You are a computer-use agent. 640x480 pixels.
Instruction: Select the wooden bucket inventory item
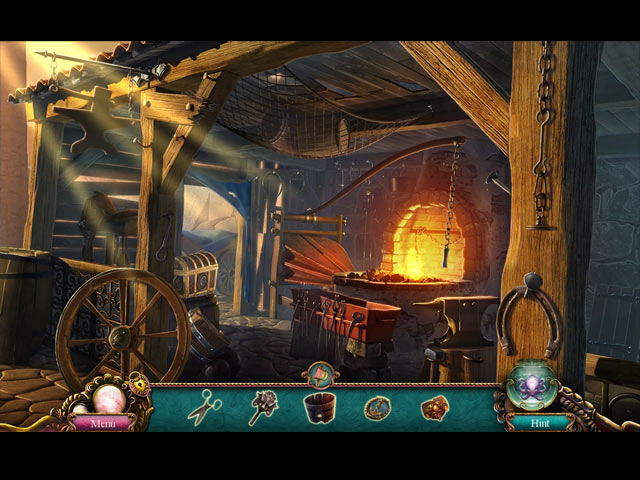click(x=320, y=406)
